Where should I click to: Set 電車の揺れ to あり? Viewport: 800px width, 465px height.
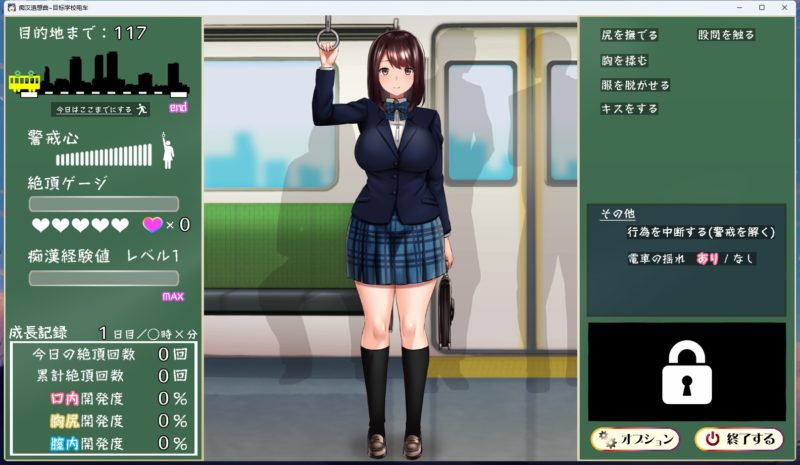coord(707,258)
